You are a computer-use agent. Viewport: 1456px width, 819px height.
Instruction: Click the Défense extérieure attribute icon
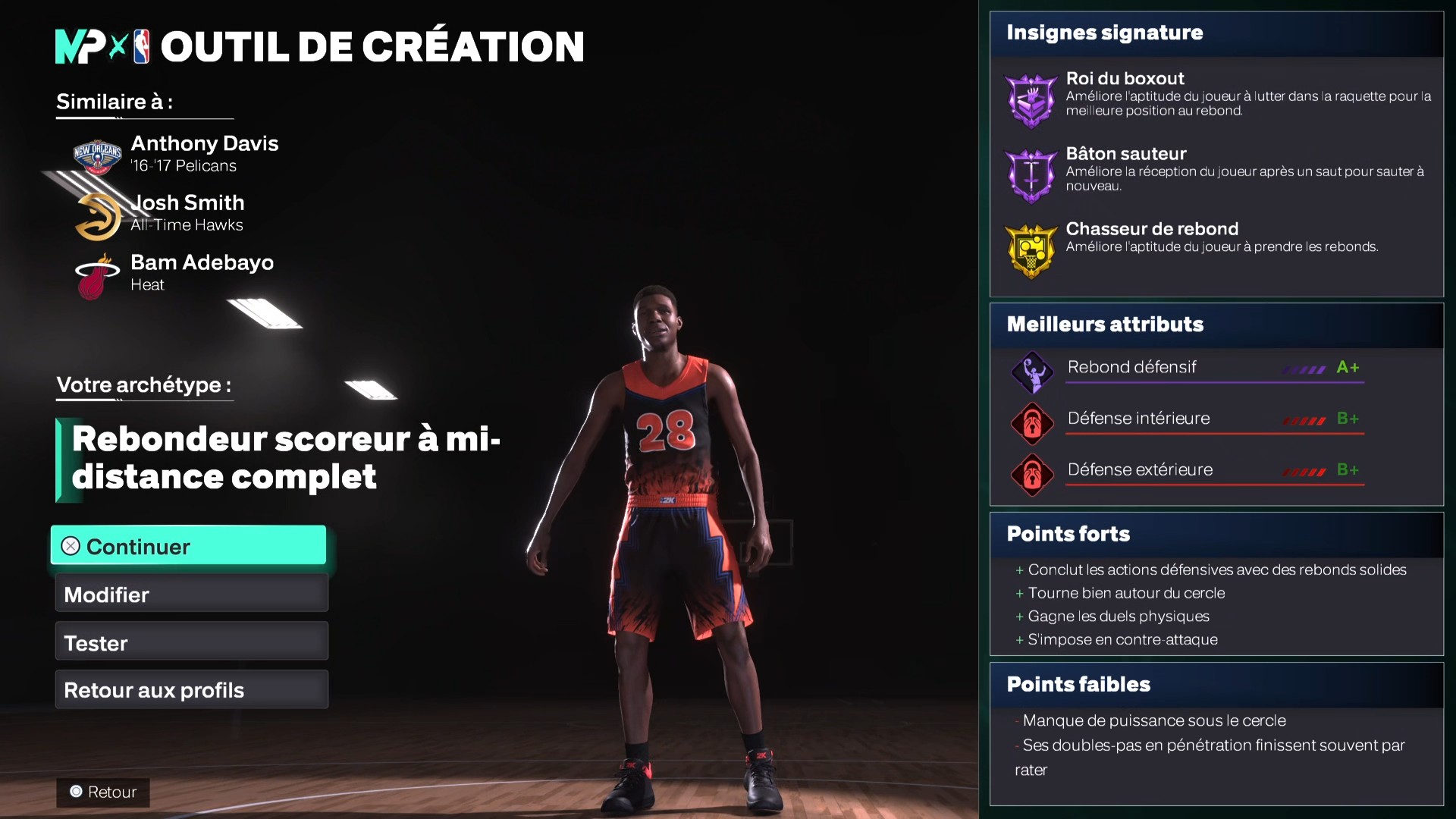coord(1032,475)
